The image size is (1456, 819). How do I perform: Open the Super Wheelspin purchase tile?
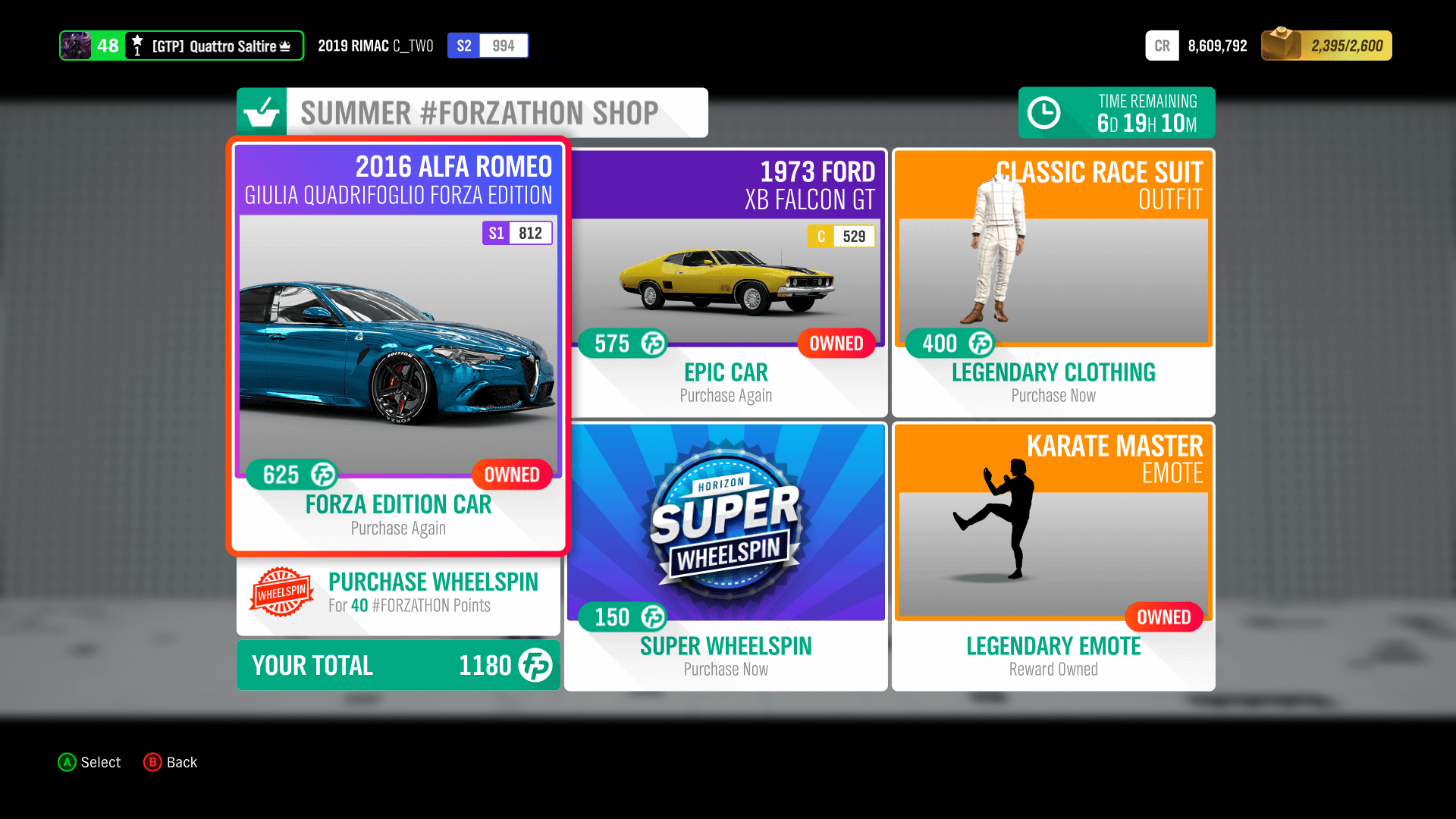click(725, 554)
